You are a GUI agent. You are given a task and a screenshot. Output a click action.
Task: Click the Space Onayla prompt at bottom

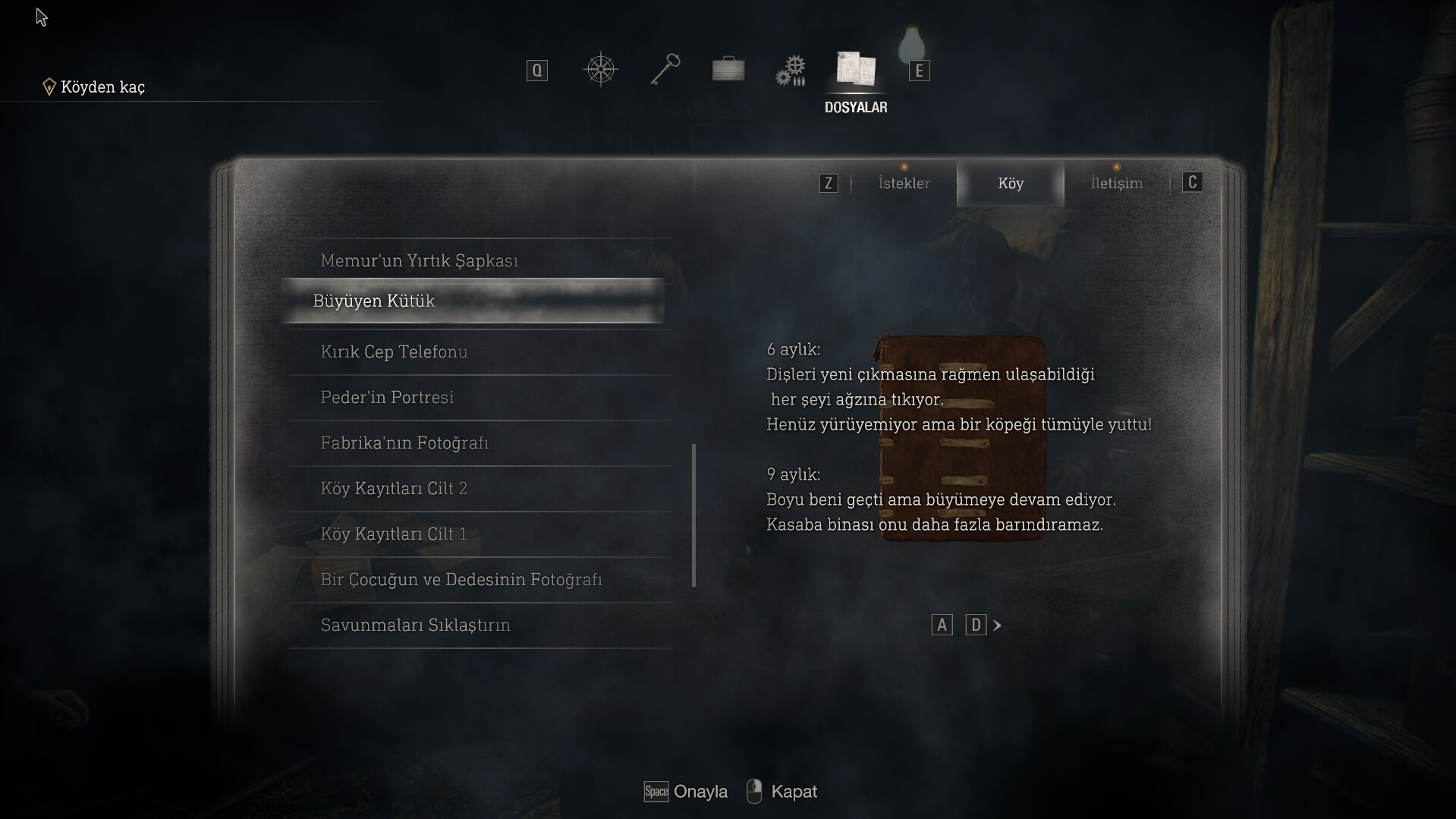(x=684, y=792)
